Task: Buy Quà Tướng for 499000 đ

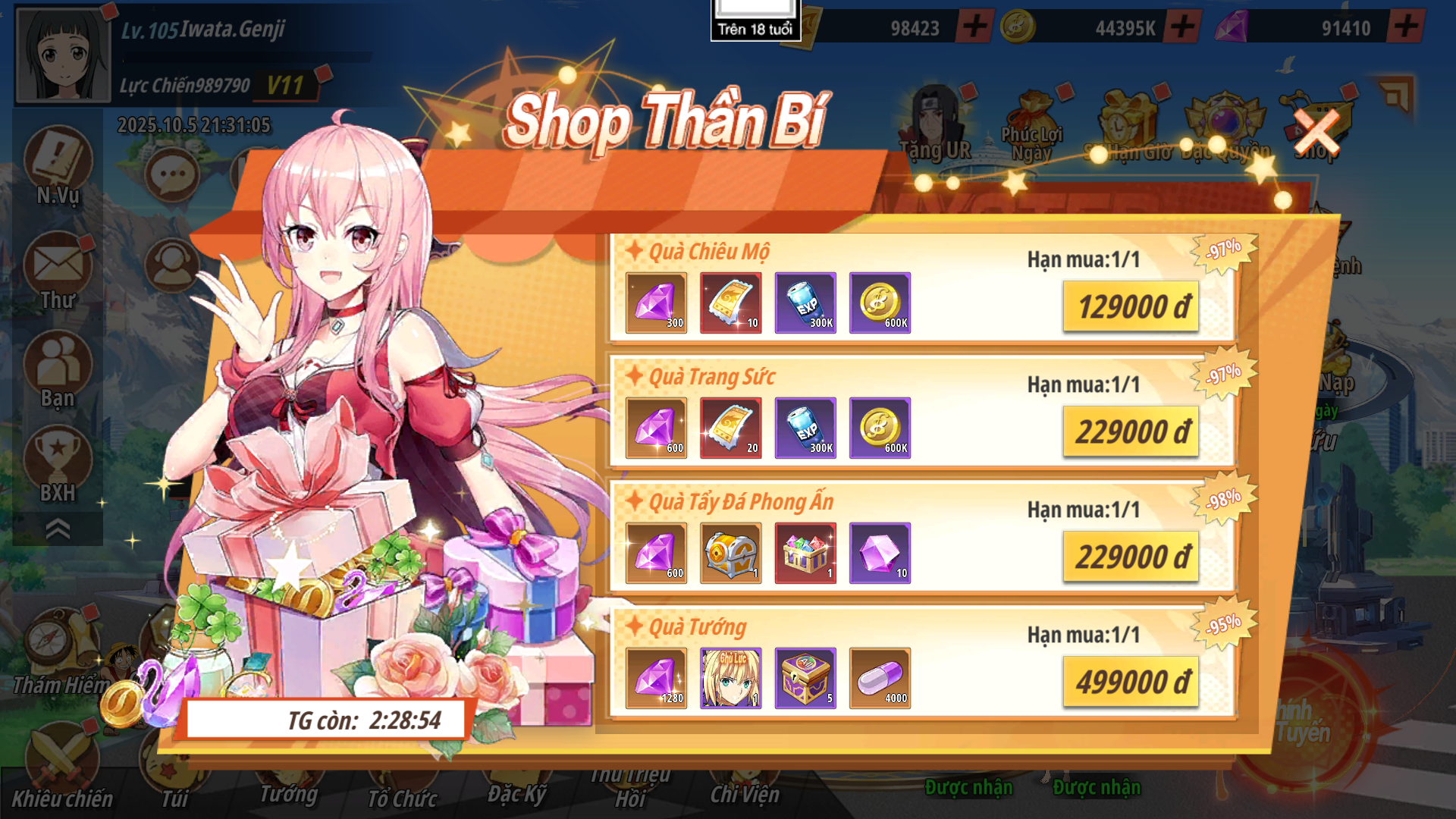Action: 1131,682
